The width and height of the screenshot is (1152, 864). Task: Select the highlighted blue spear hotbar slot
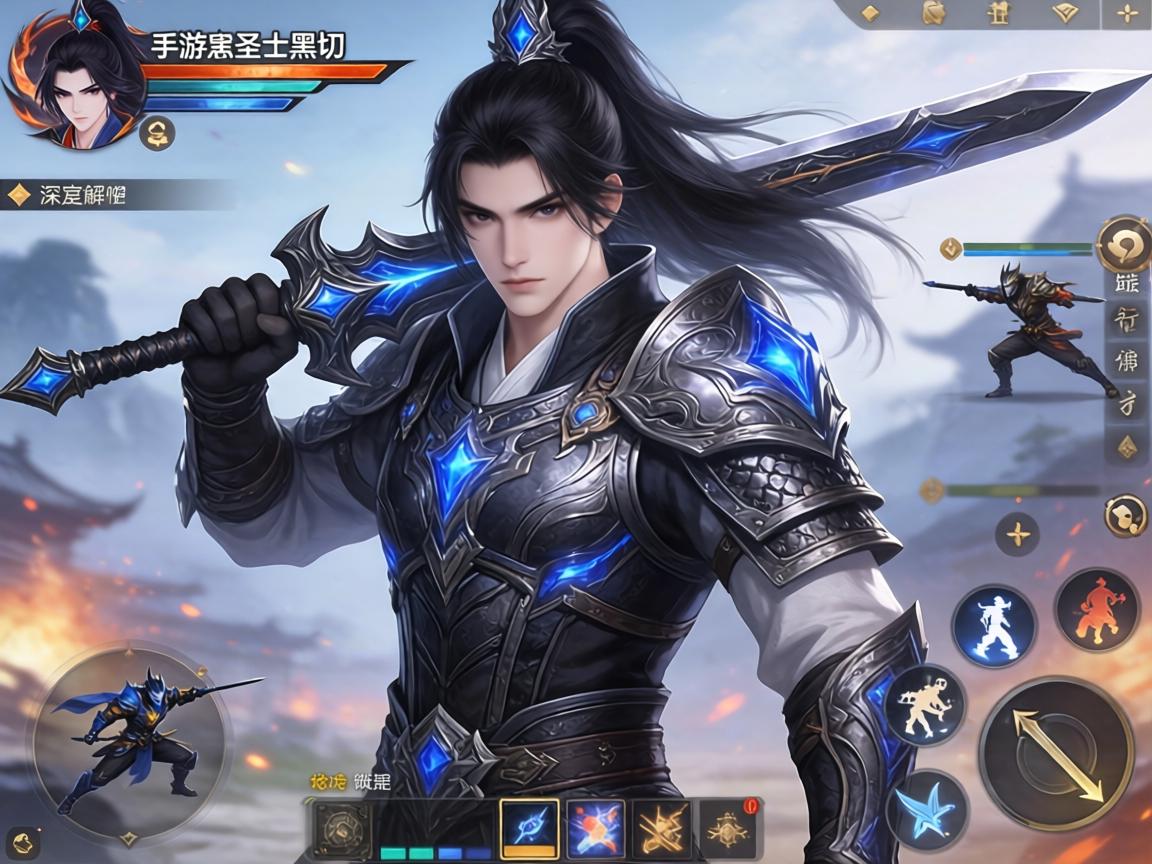pos(528,829)
